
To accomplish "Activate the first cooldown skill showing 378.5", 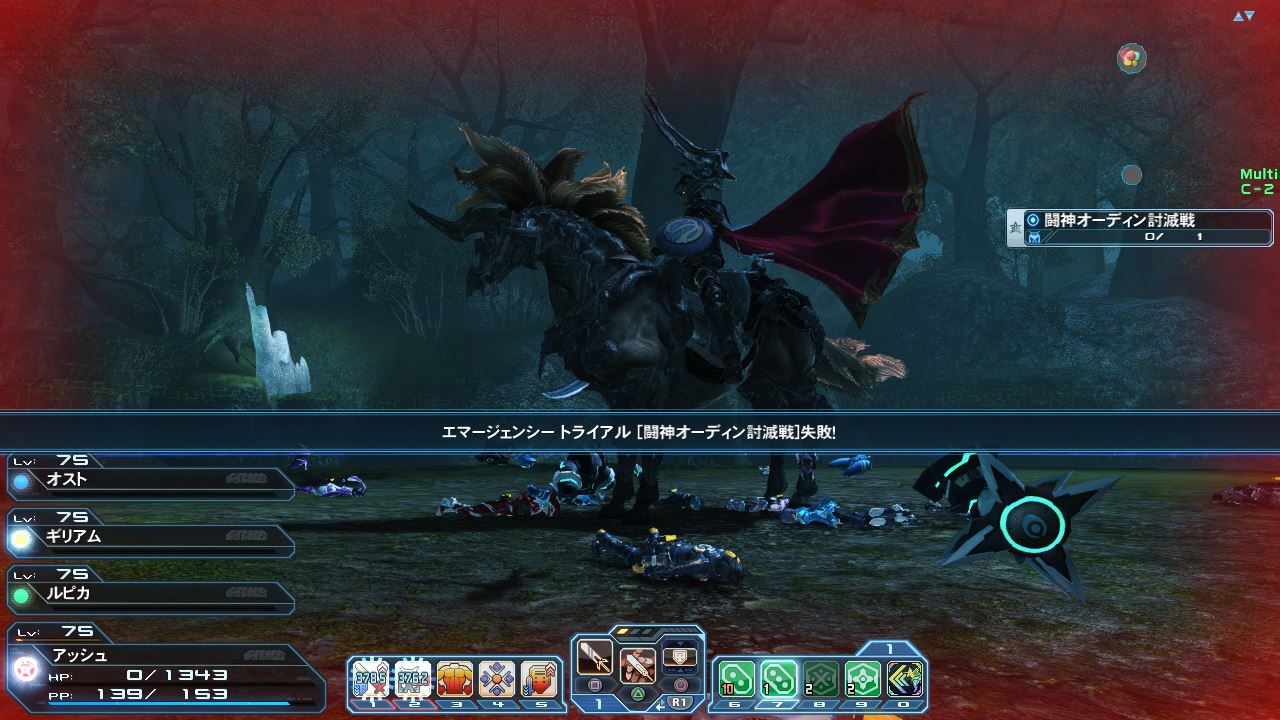I will point(371,679).
